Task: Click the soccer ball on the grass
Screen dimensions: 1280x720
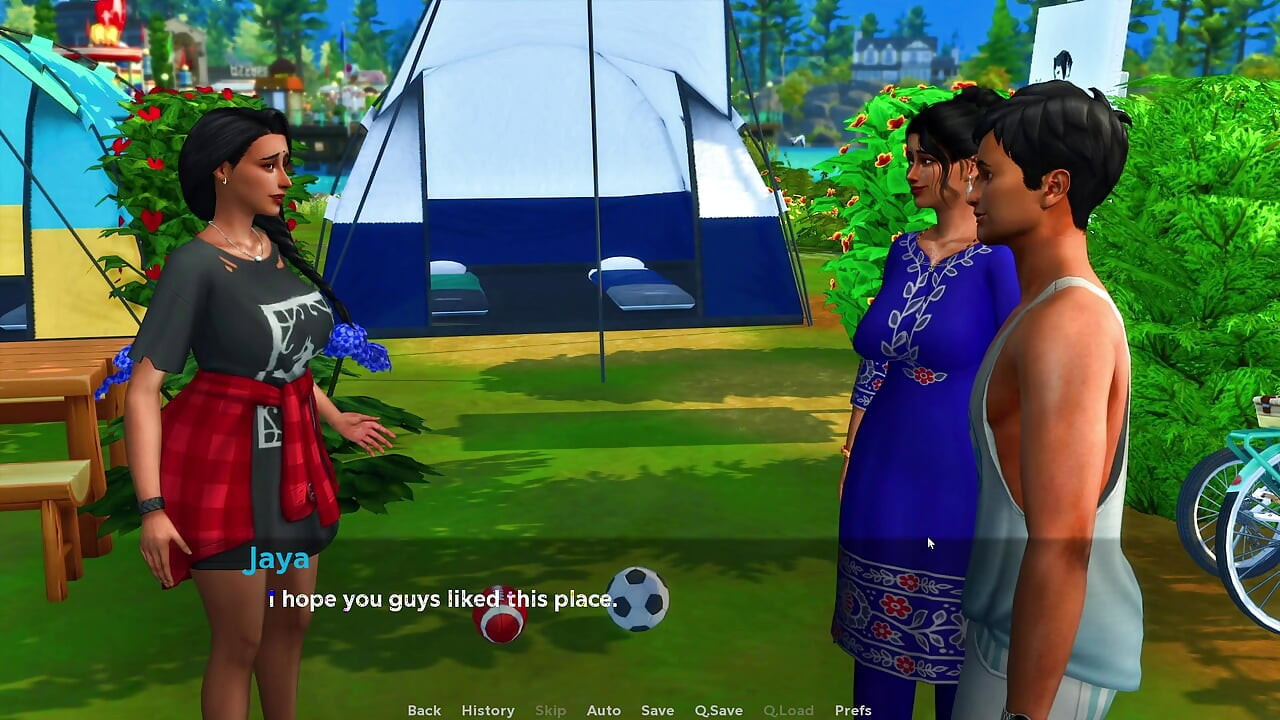Action: point(637,600)
